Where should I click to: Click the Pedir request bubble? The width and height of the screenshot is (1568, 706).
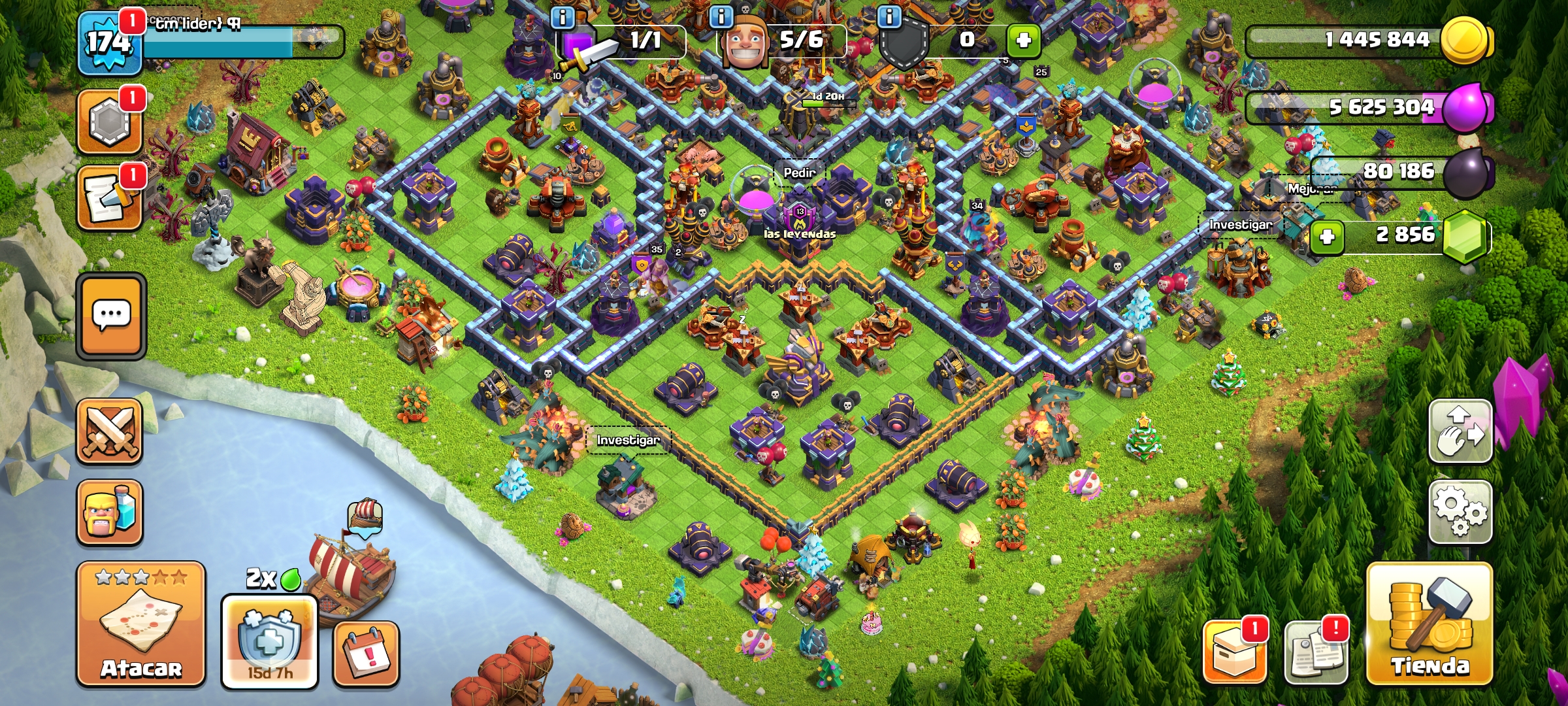pyautogui.click(x=799, y=173)
